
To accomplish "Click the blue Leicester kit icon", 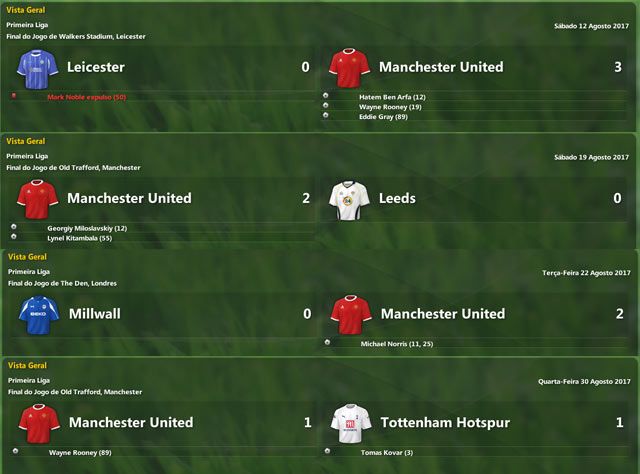I will (x=38, y=67).
